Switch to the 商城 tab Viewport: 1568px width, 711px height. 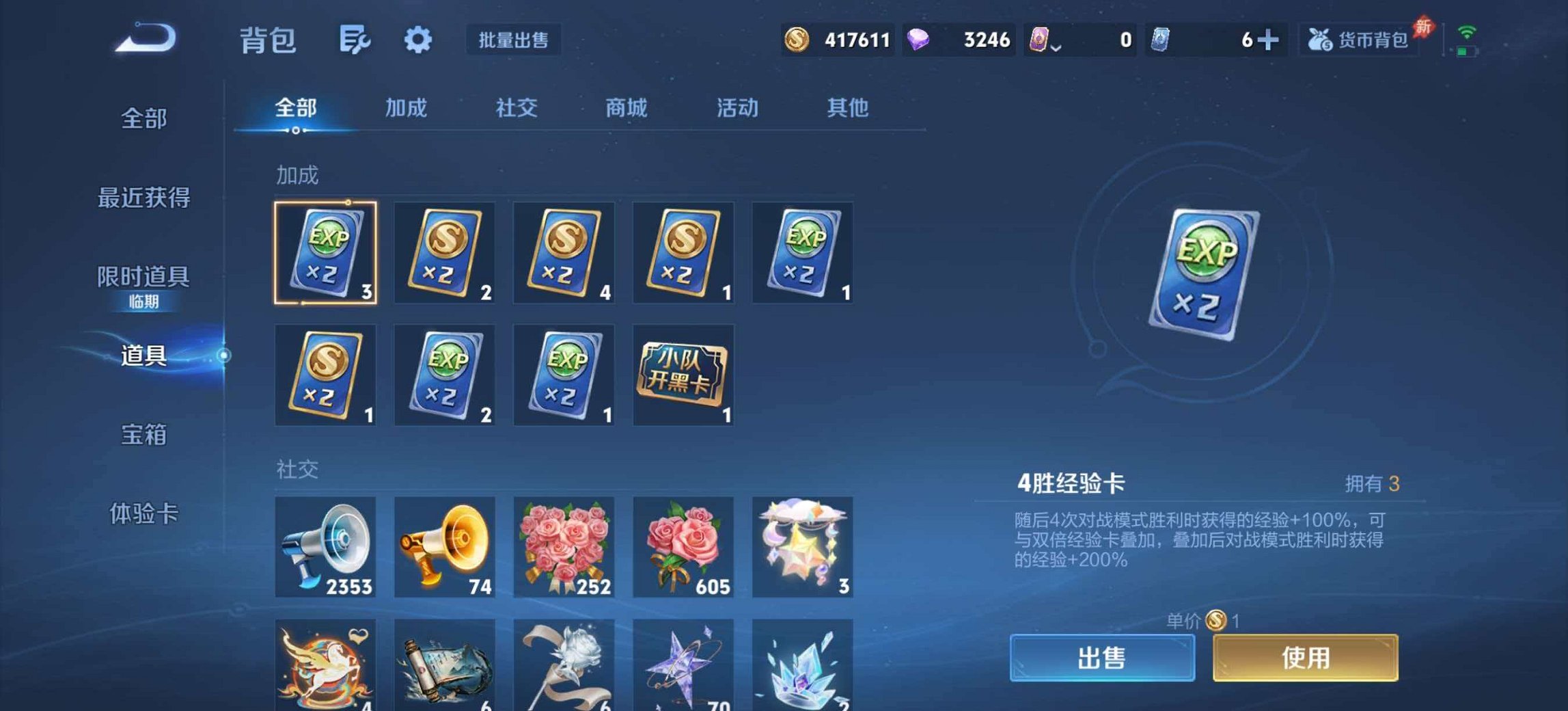[627, 108]
